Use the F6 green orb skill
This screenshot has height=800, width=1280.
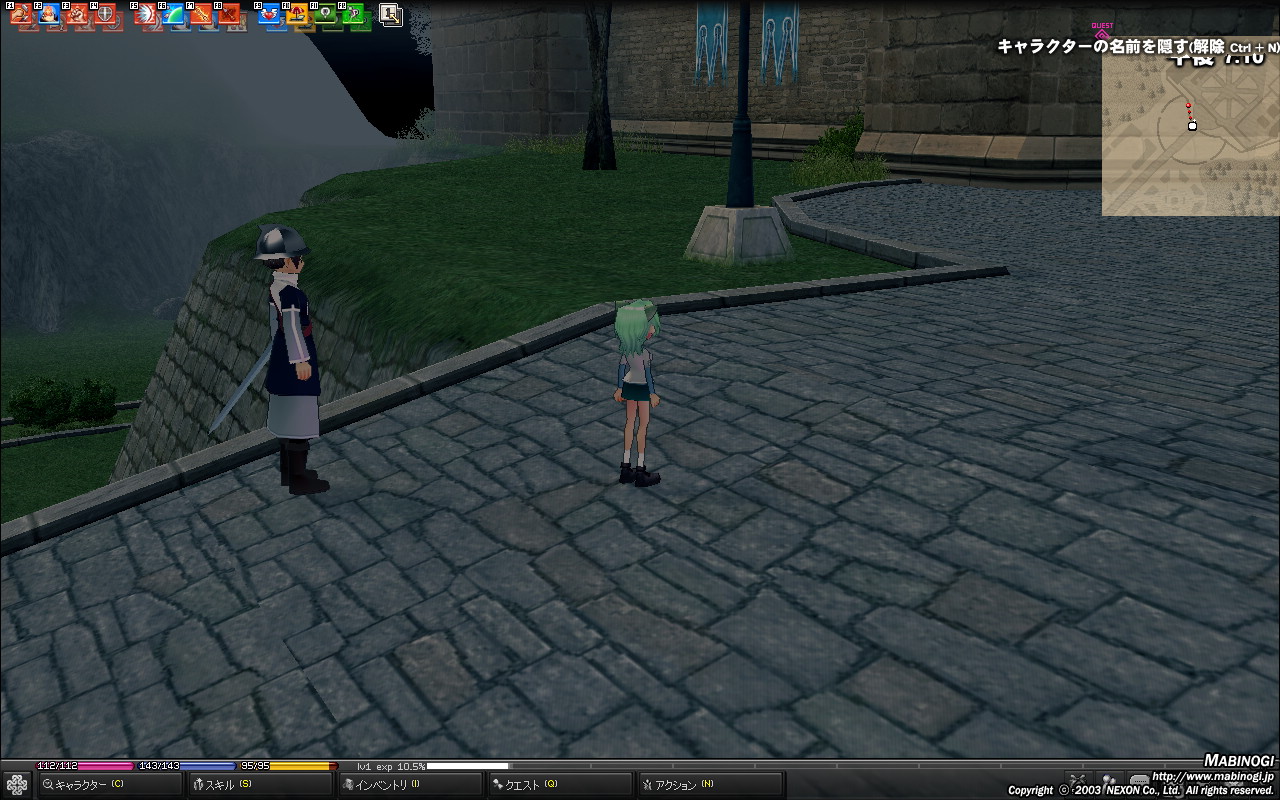(x=174, y=15)
